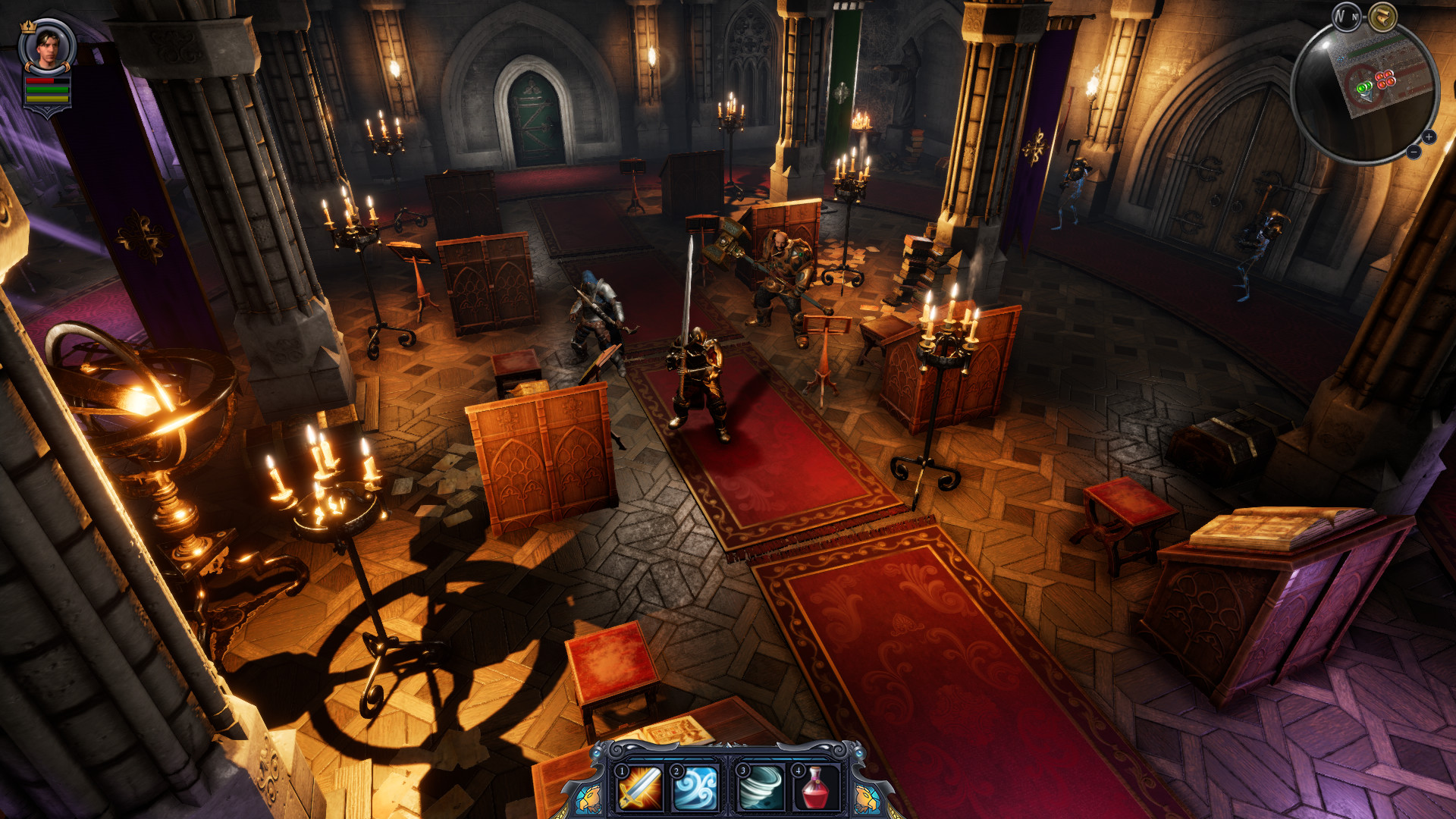The image size is (1456, 819).
Task: Click the red health bar under the portrait
Action: click(x=40, y=80)
